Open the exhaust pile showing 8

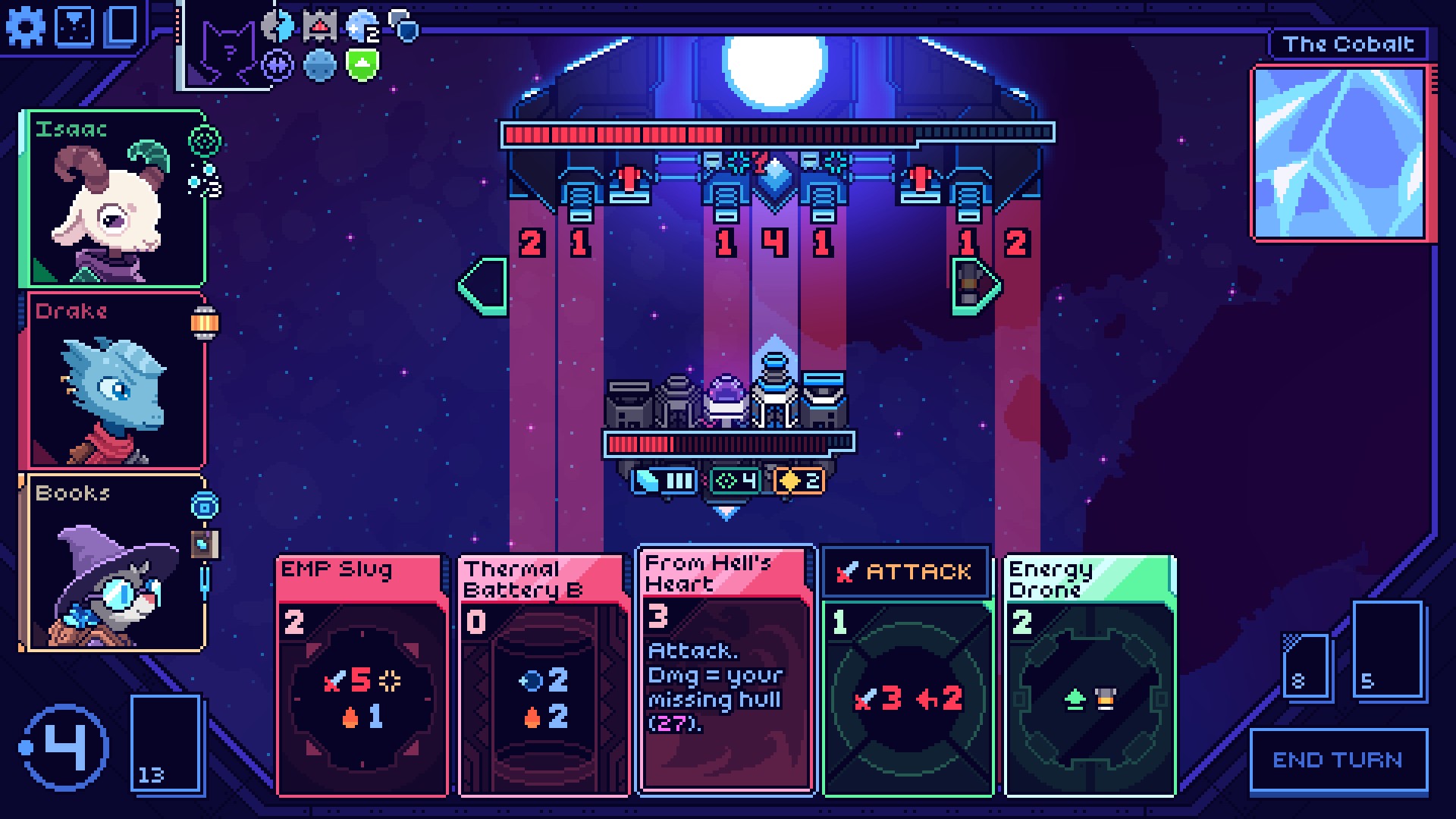1306,666
